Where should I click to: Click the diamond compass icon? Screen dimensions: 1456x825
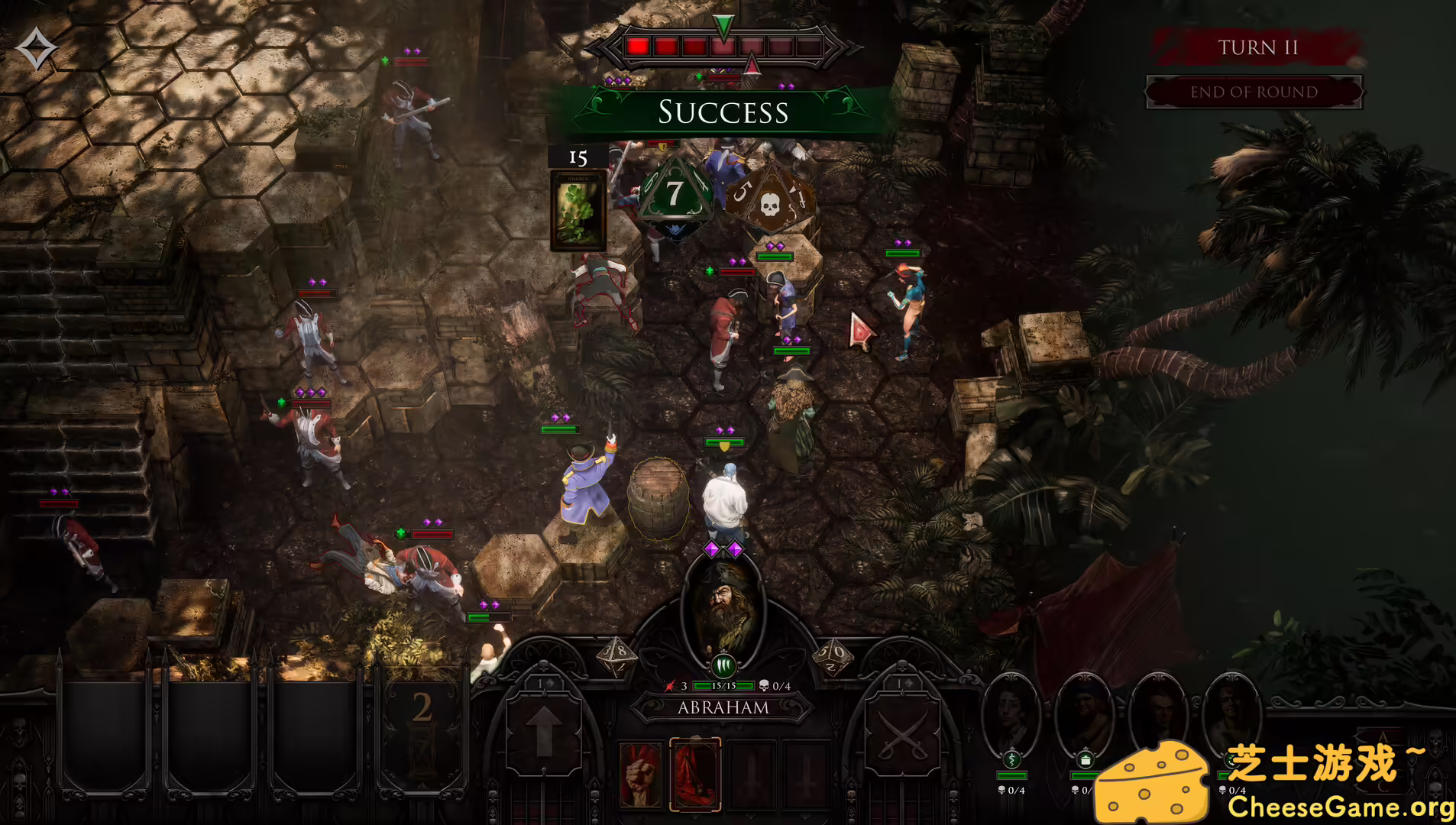pyautogui.click(x=36, y=50)
